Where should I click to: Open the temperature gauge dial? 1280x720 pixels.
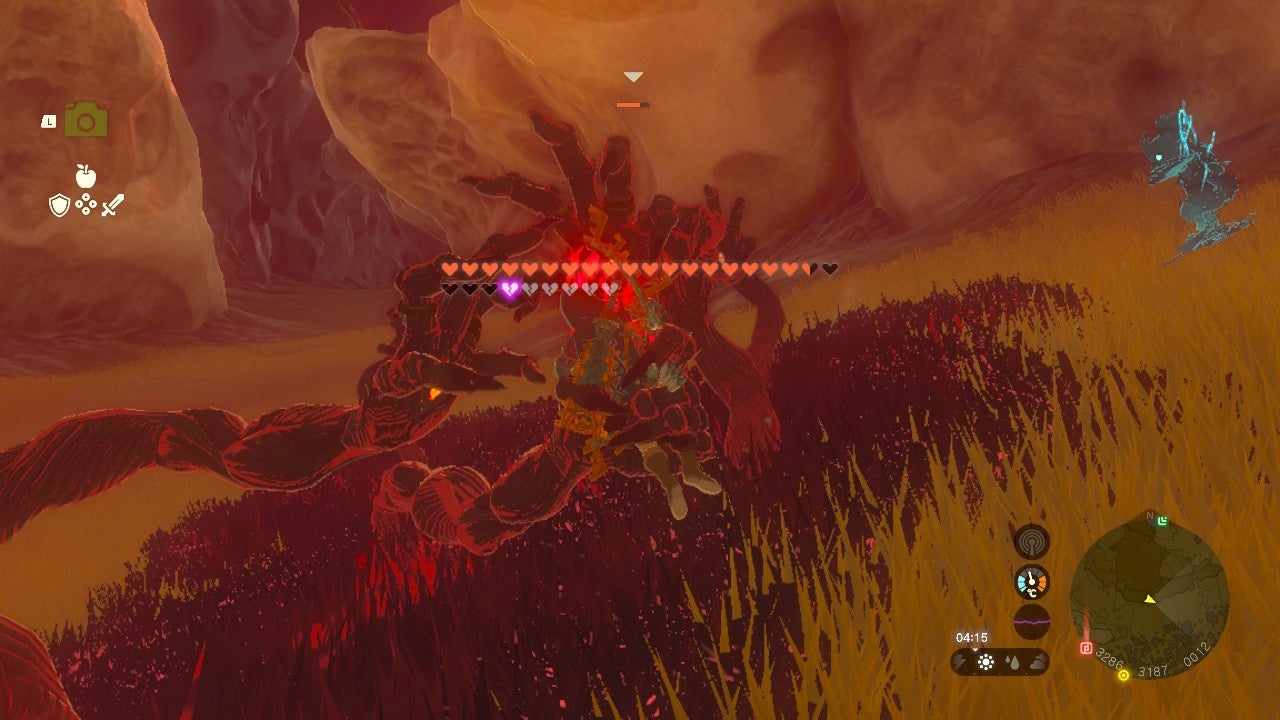(x=1031, y=580)
